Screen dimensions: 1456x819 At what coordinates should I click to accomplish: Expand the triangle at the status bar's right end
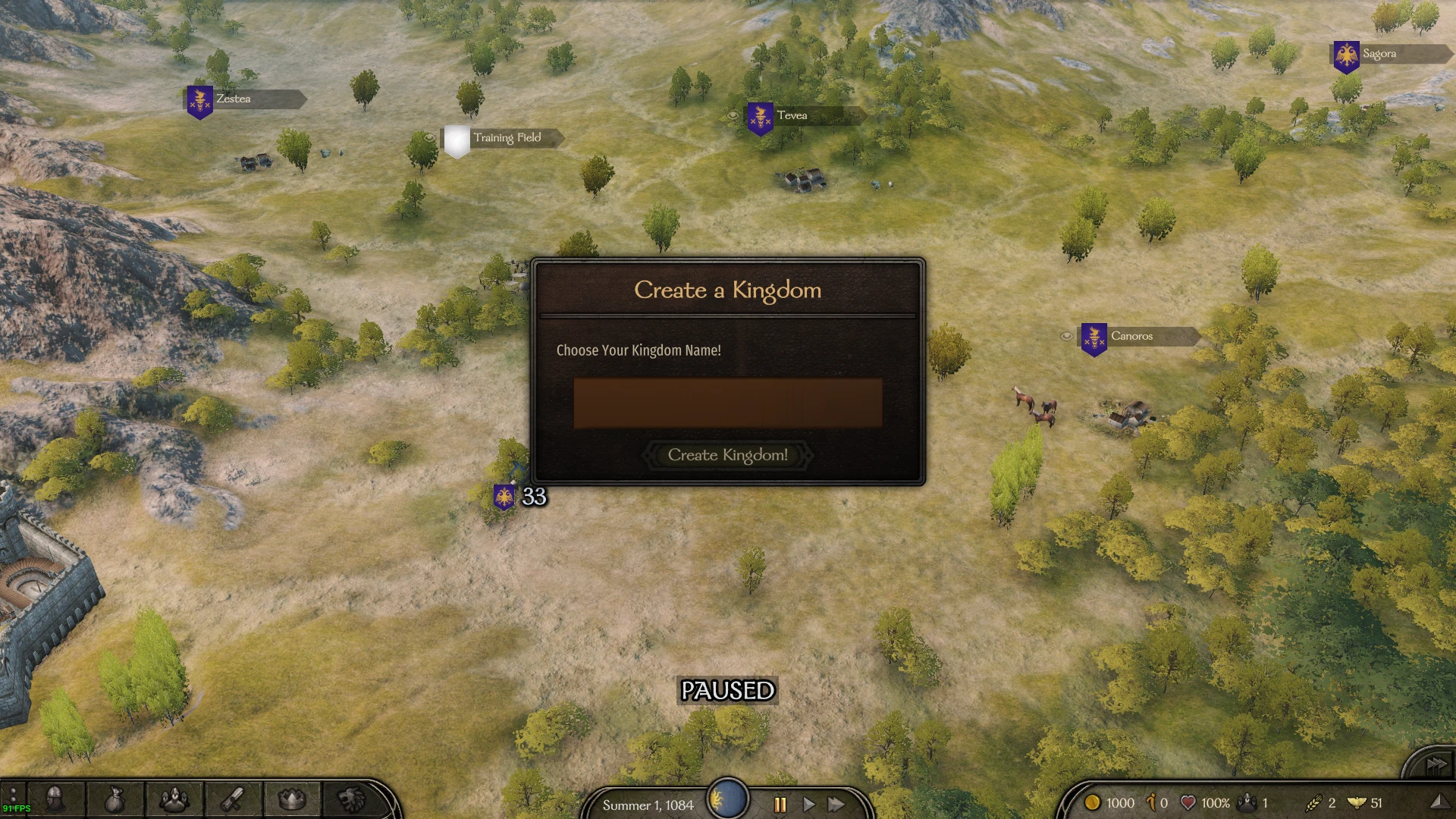click(x=1442, y=802)
